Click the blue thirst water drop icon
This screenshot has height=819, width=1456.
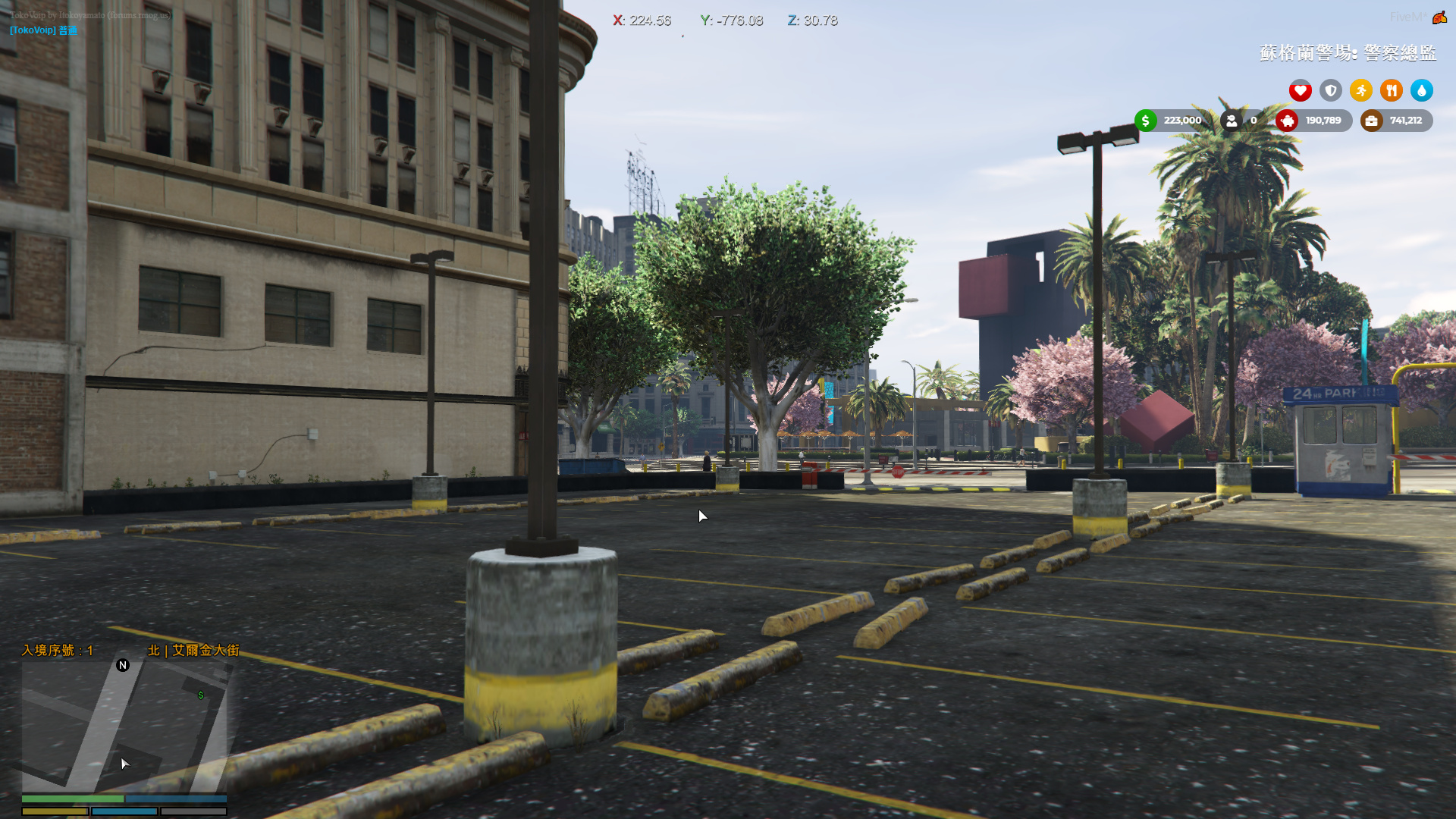(1422, 90)
